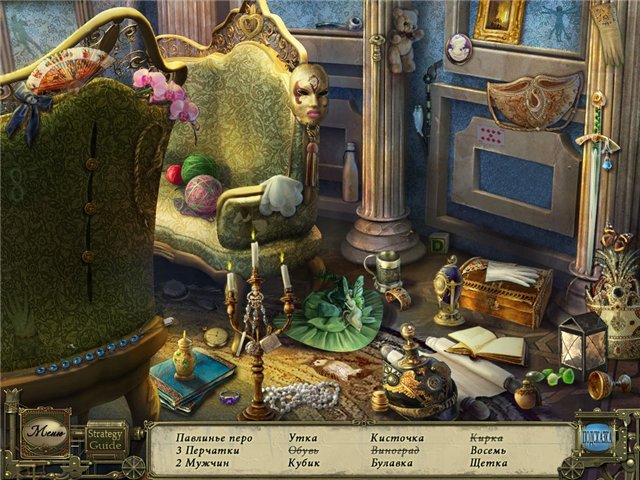Open the Strategy Guide
Viewport: 640px width, 480px height.
click(105, 438)
